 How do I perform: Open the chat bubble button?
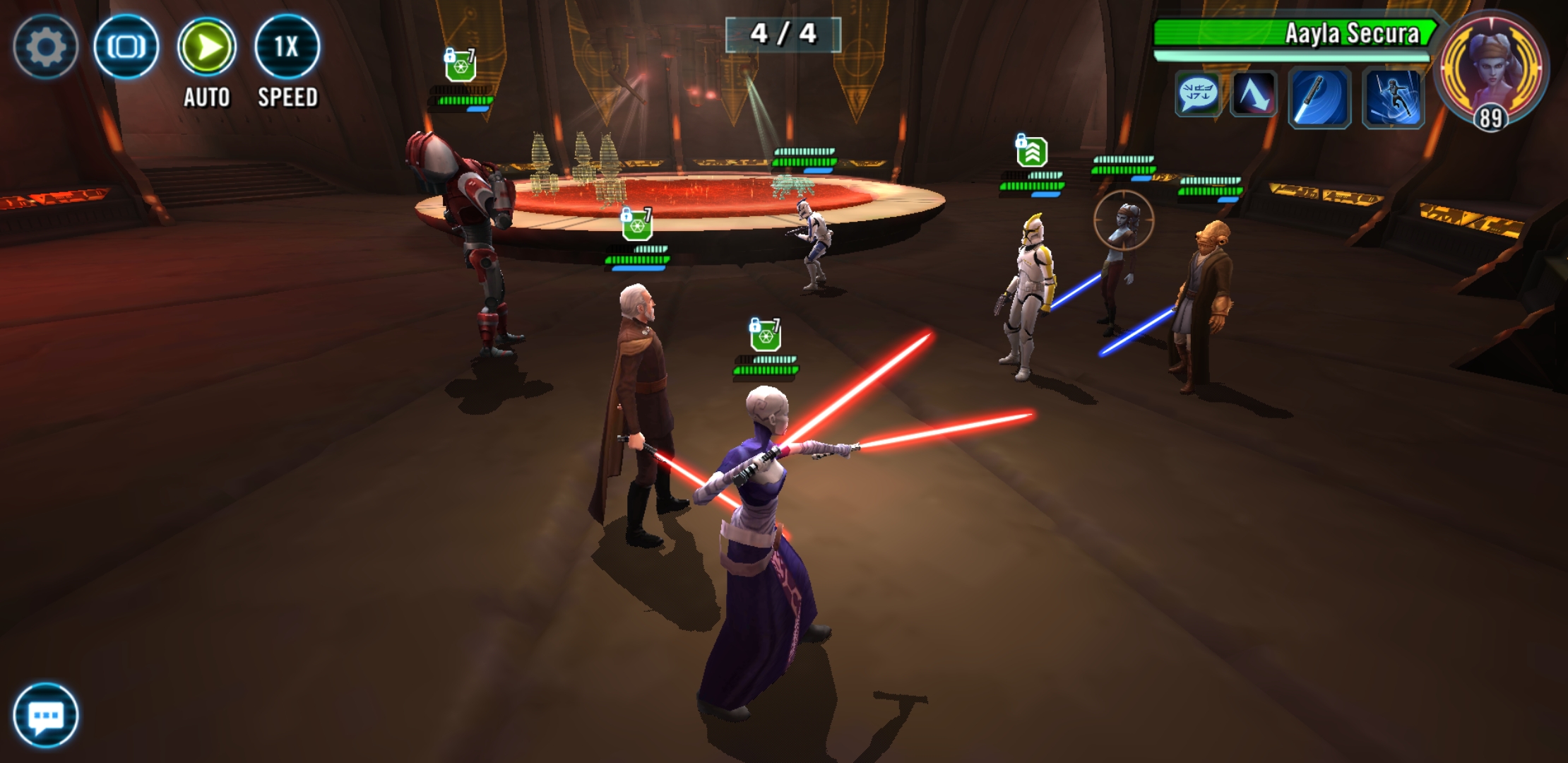(x=45, y=716)
